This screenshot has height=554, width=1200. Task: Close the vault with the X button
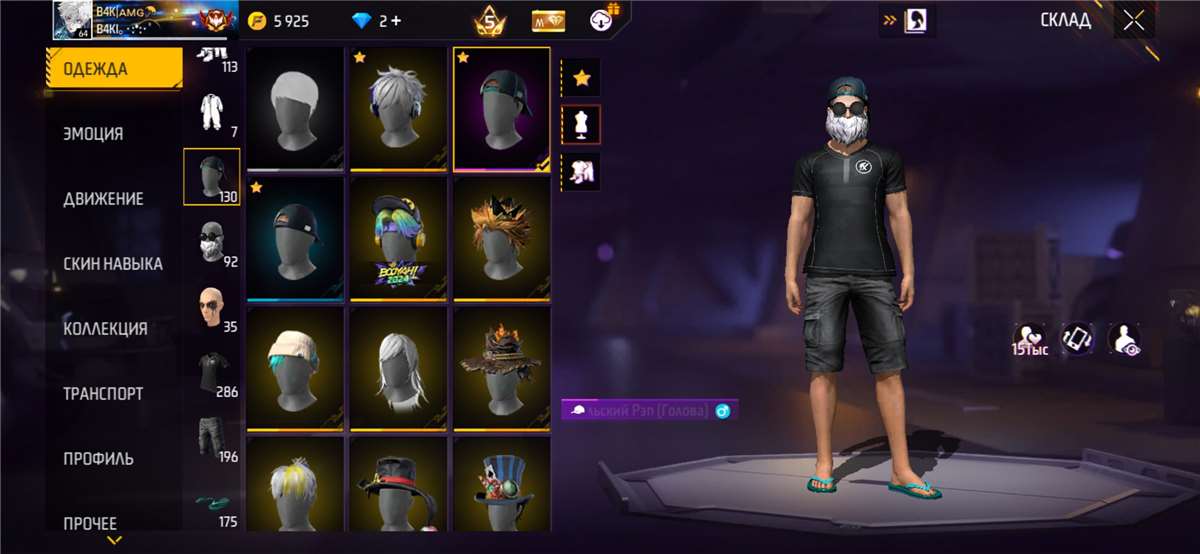(1133, 21)
